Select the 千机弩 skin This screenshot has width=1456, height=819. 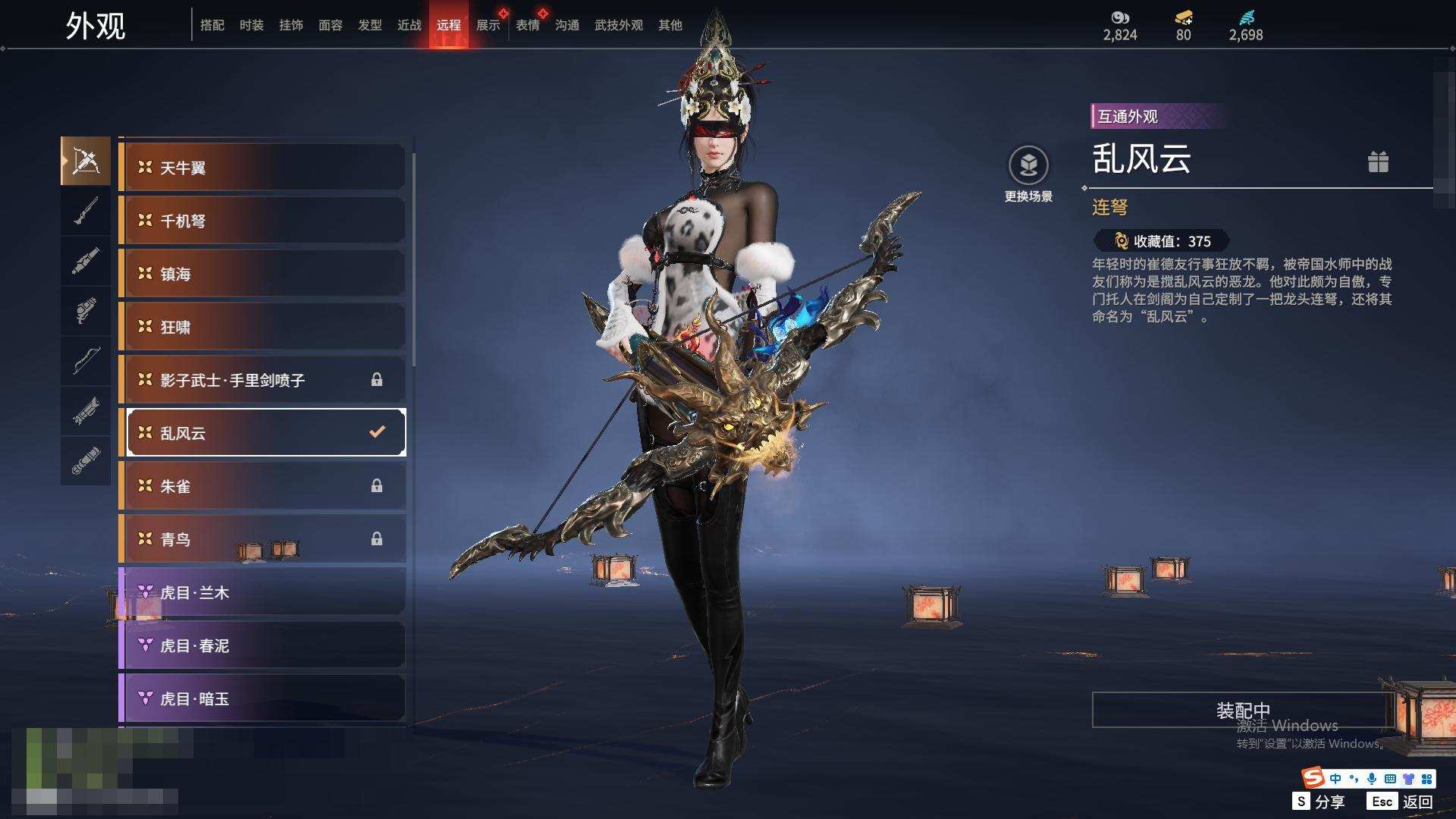pyautogui.click(x=262, y=221)
